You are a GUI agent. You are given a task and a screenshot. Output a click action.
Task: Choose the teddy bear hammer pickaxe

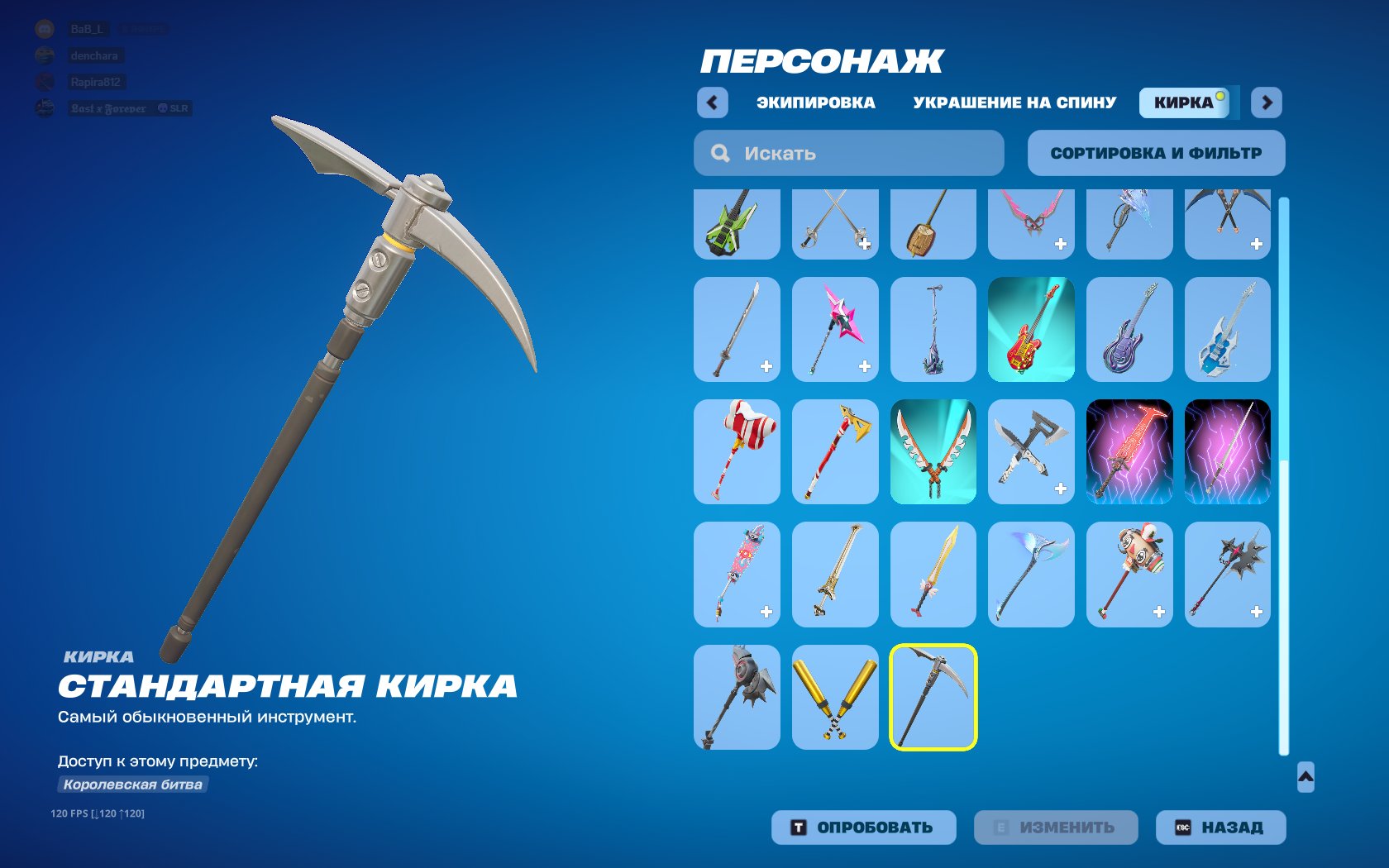(x=1129, y=575)
